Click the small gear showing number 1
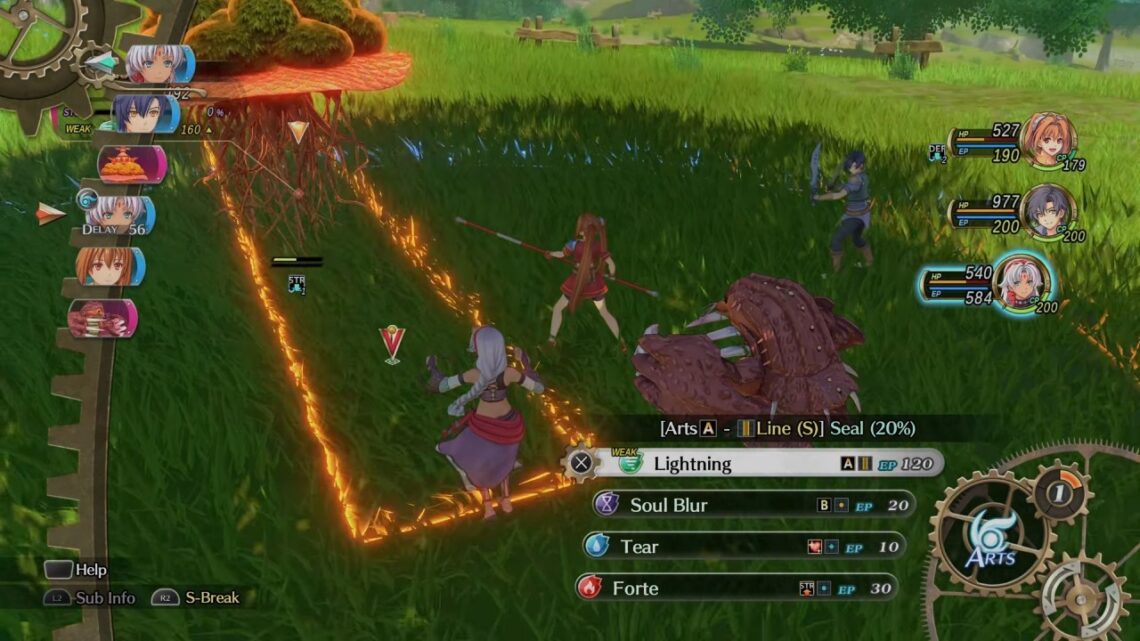1140x641 pixels. point(1061,491)
